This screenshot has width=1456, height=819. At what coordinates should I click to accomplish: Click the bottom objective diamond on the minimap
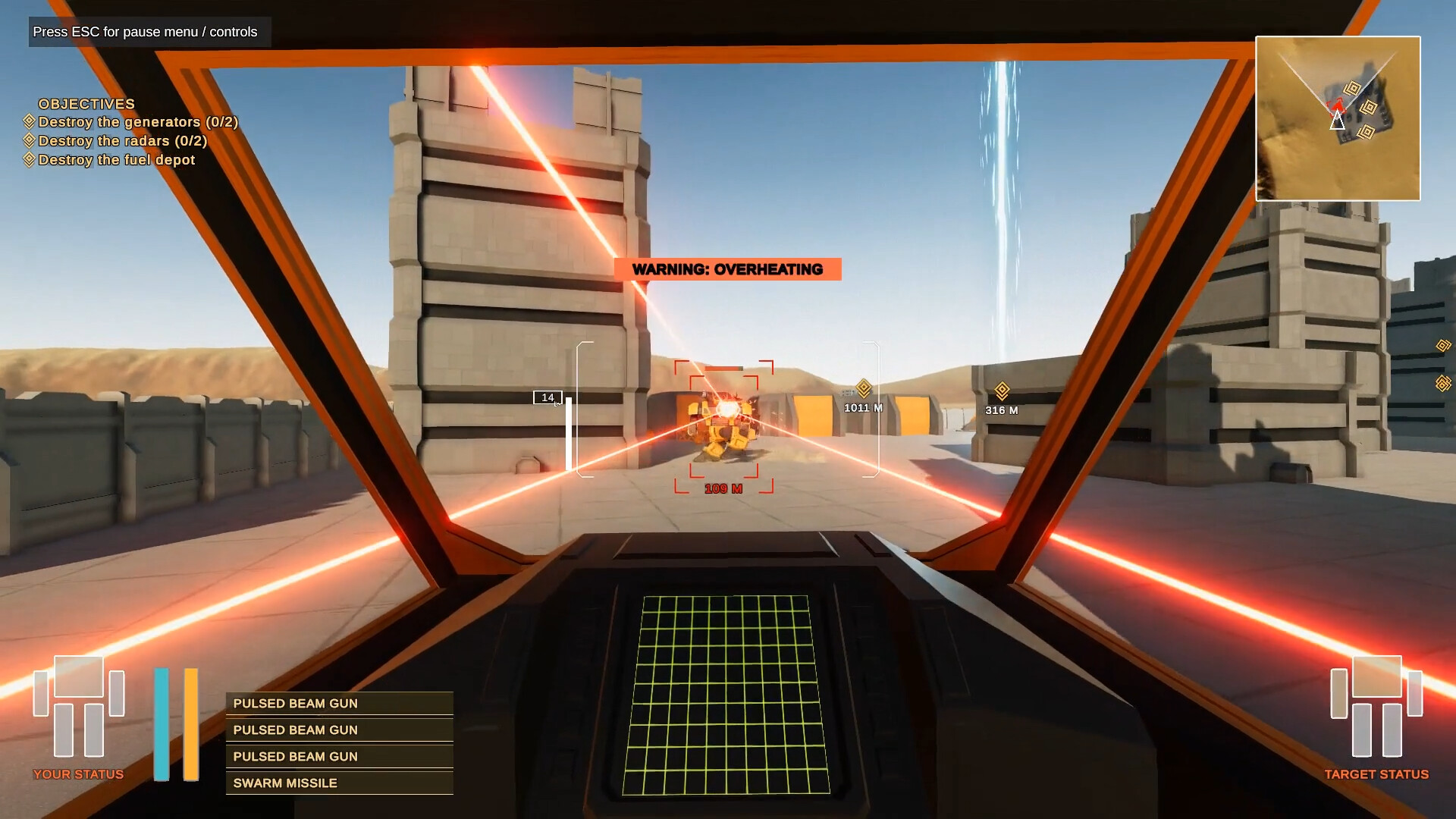(x=1367, y=132)
